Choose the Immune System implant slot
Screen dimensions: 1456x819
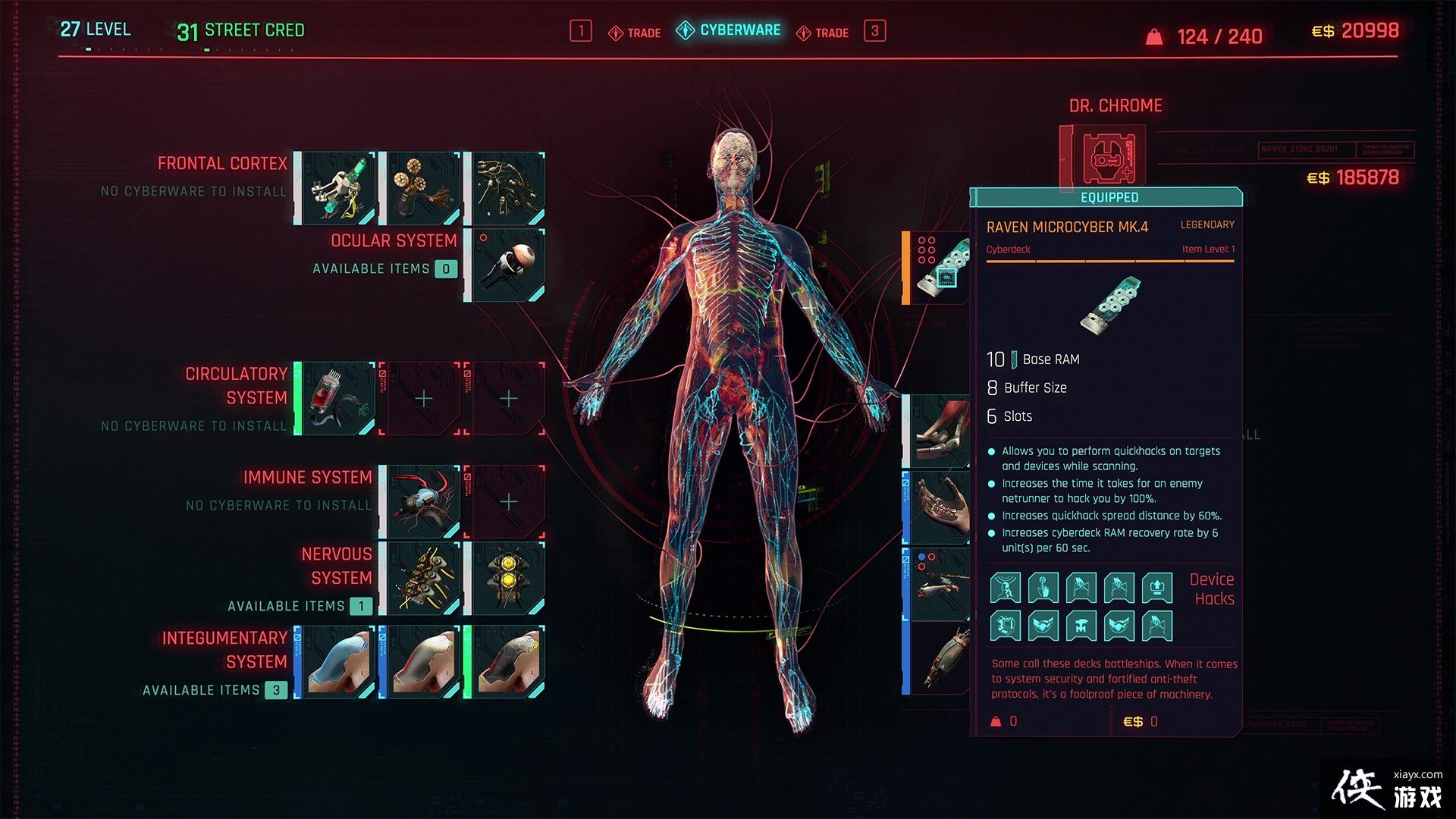point(423,502)
